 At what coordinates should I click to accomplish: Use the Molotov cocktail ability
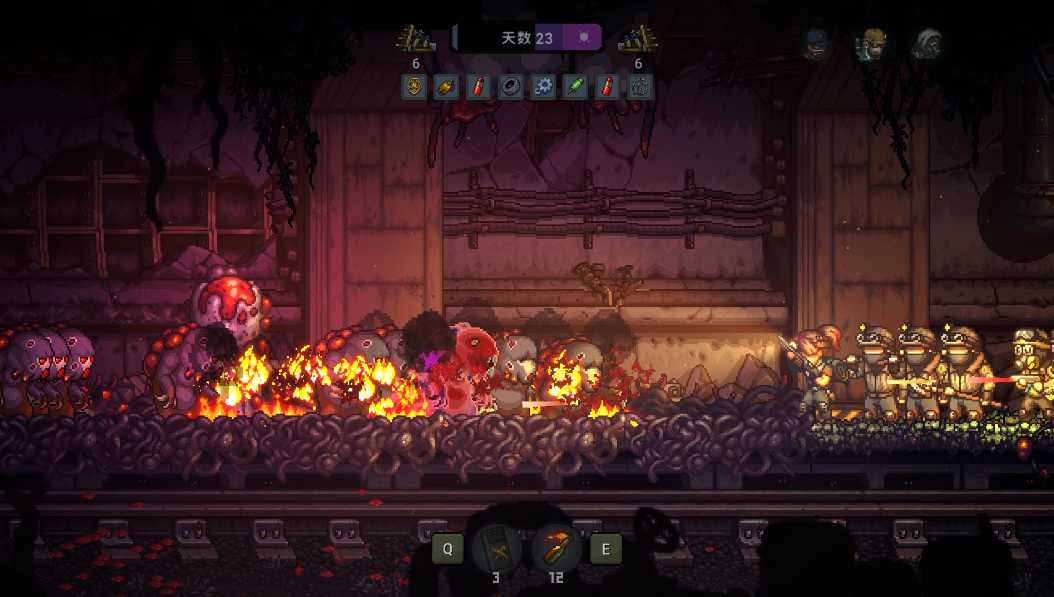point(556,547)
